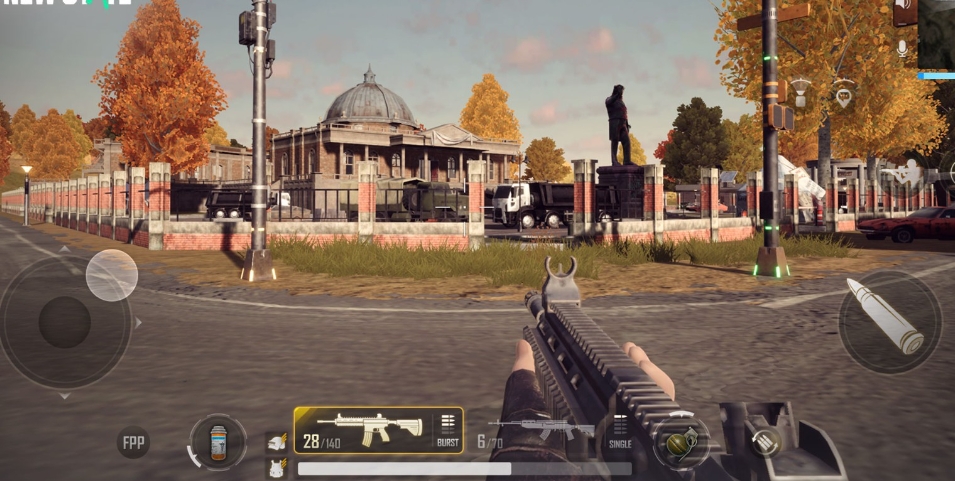The width and height of the screenshot is (955, 481).
Task: Toggle the FPP camera view button
Action: [133, 442]
